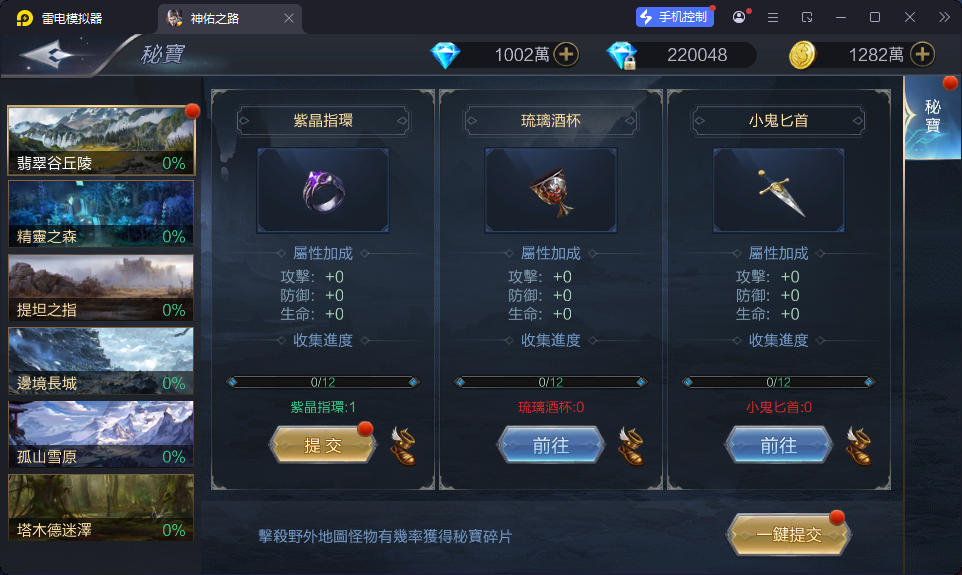
Task: Inspect the 紫晶指環 ring icon
Action: tap(323, 190)
